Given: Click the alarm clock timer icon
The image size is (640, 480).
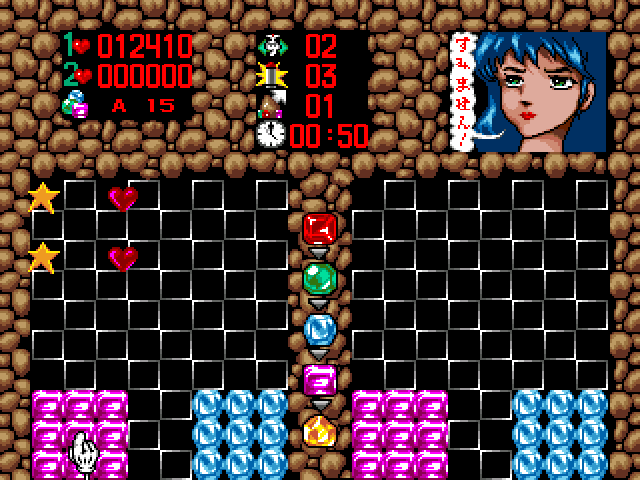Looking at the screenshot, I should pyautogui.click(x=271, y=135).
